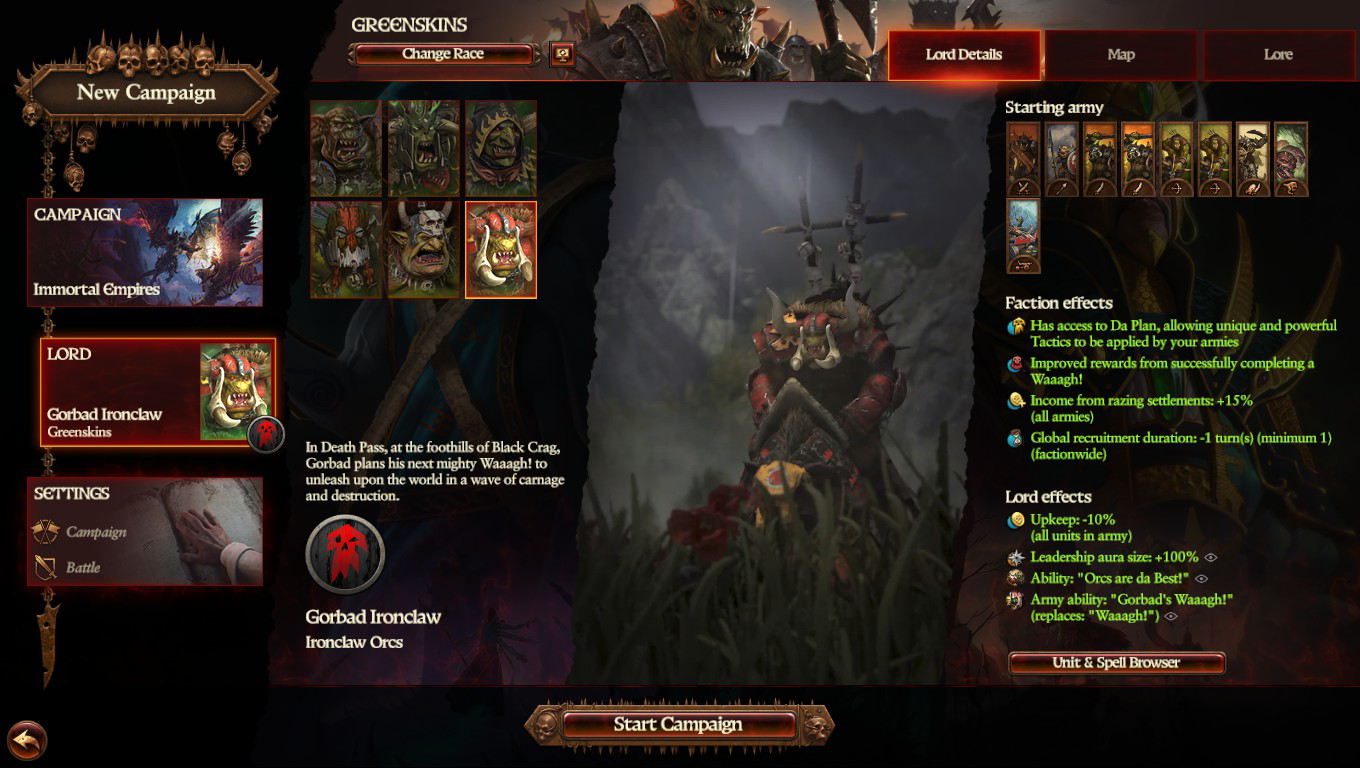Toggle the eye beside 'Gorbad's Waaagh!' ability
Image resolution: width=1360 pixels, height=768 pixels.
tap(1170, 618)
